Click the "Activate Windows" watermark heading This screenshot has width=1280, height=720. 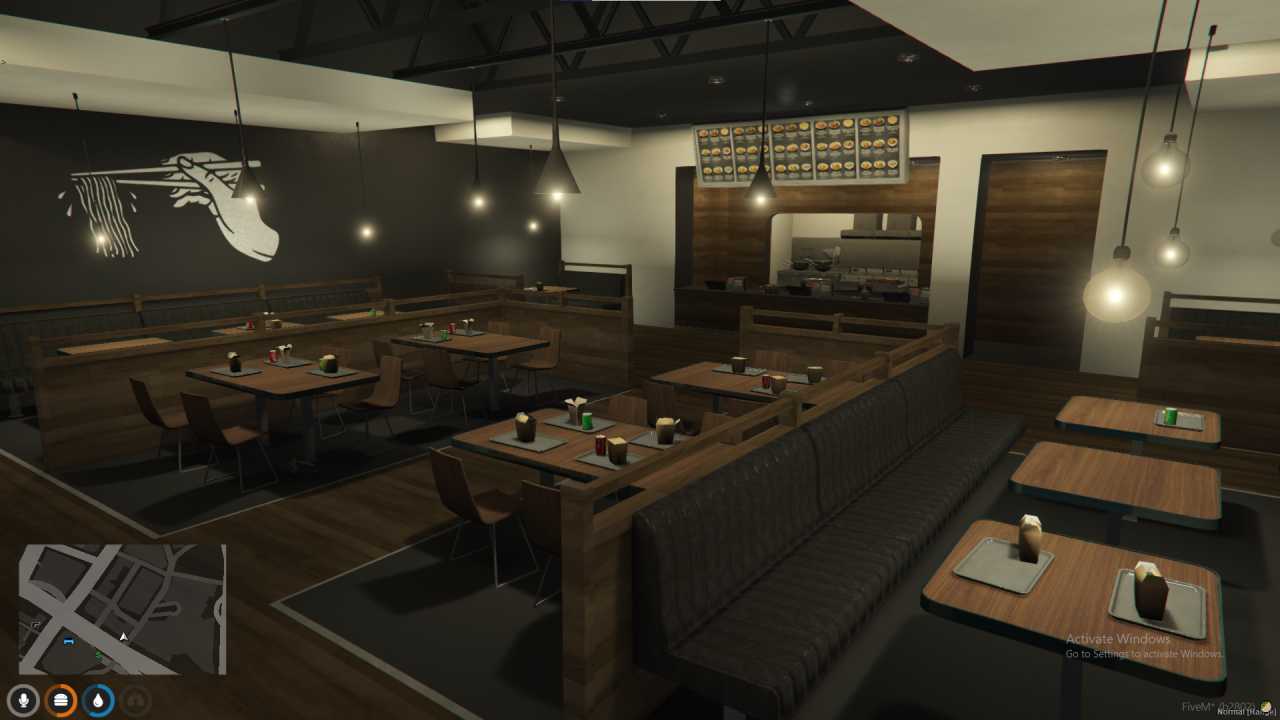coord(1118,638)
